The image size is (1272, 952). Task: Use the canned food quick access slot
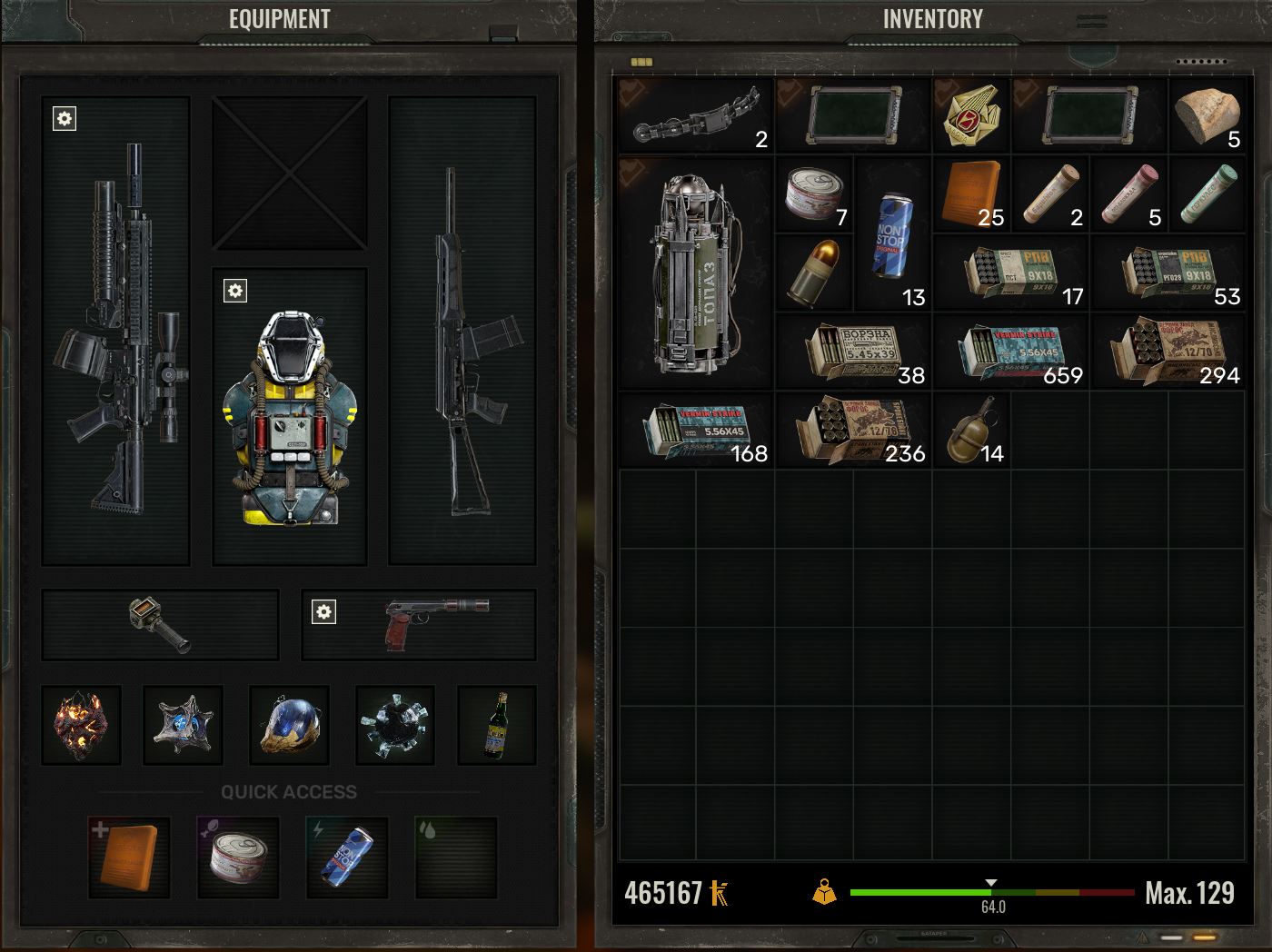(x=238, y=857)
